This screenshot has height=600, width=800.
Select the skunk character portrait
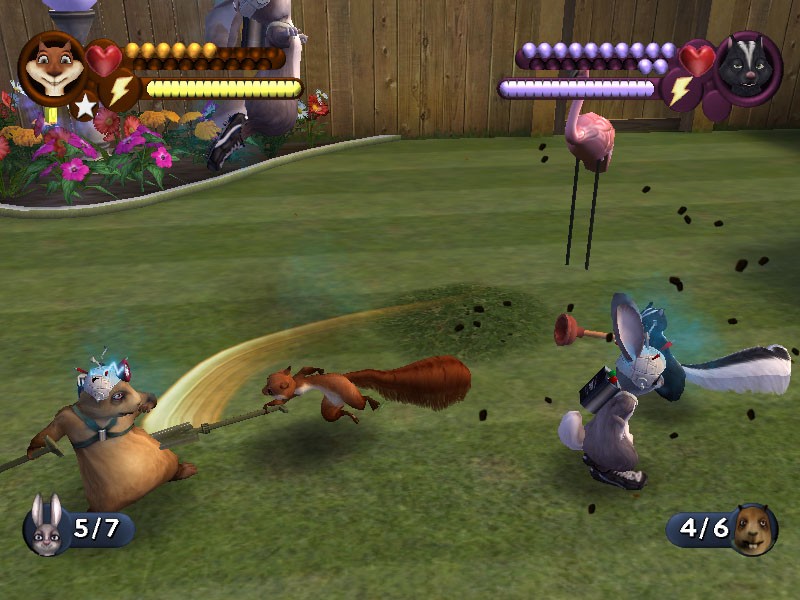[x=745, y=68]
